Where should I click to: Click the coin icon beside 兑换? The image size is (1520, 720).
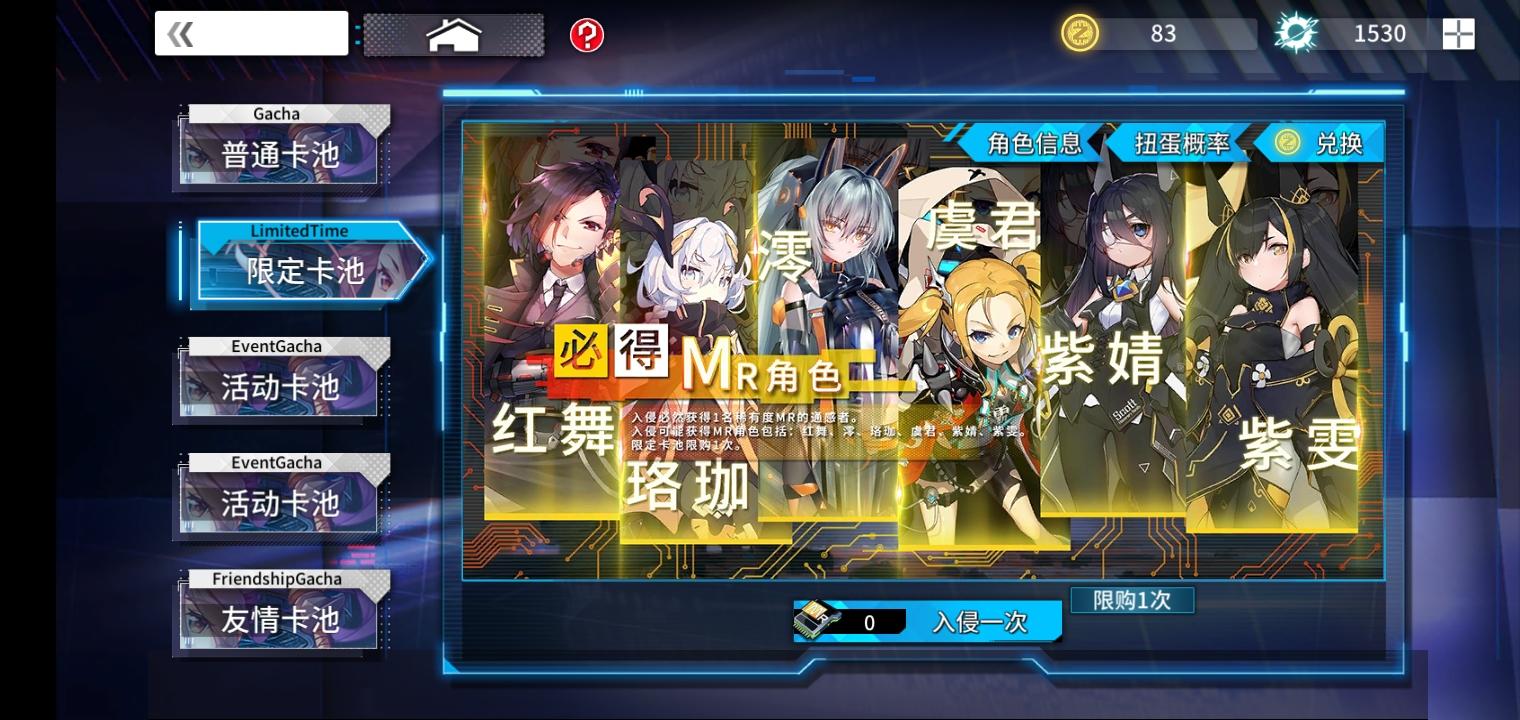[1290, 143]
